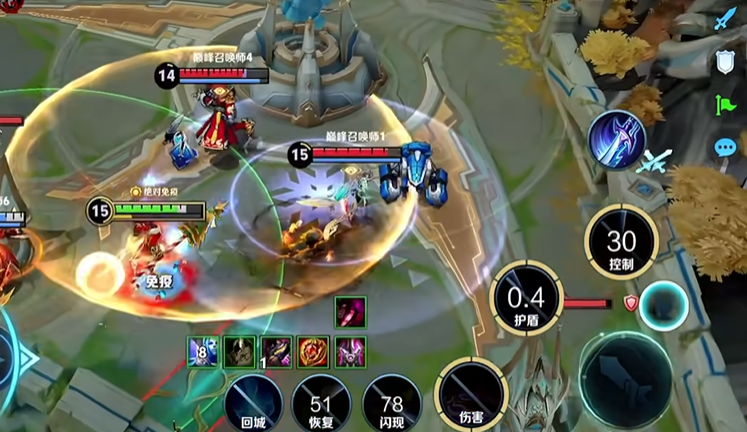Select the orange fiery orb item

314,351
